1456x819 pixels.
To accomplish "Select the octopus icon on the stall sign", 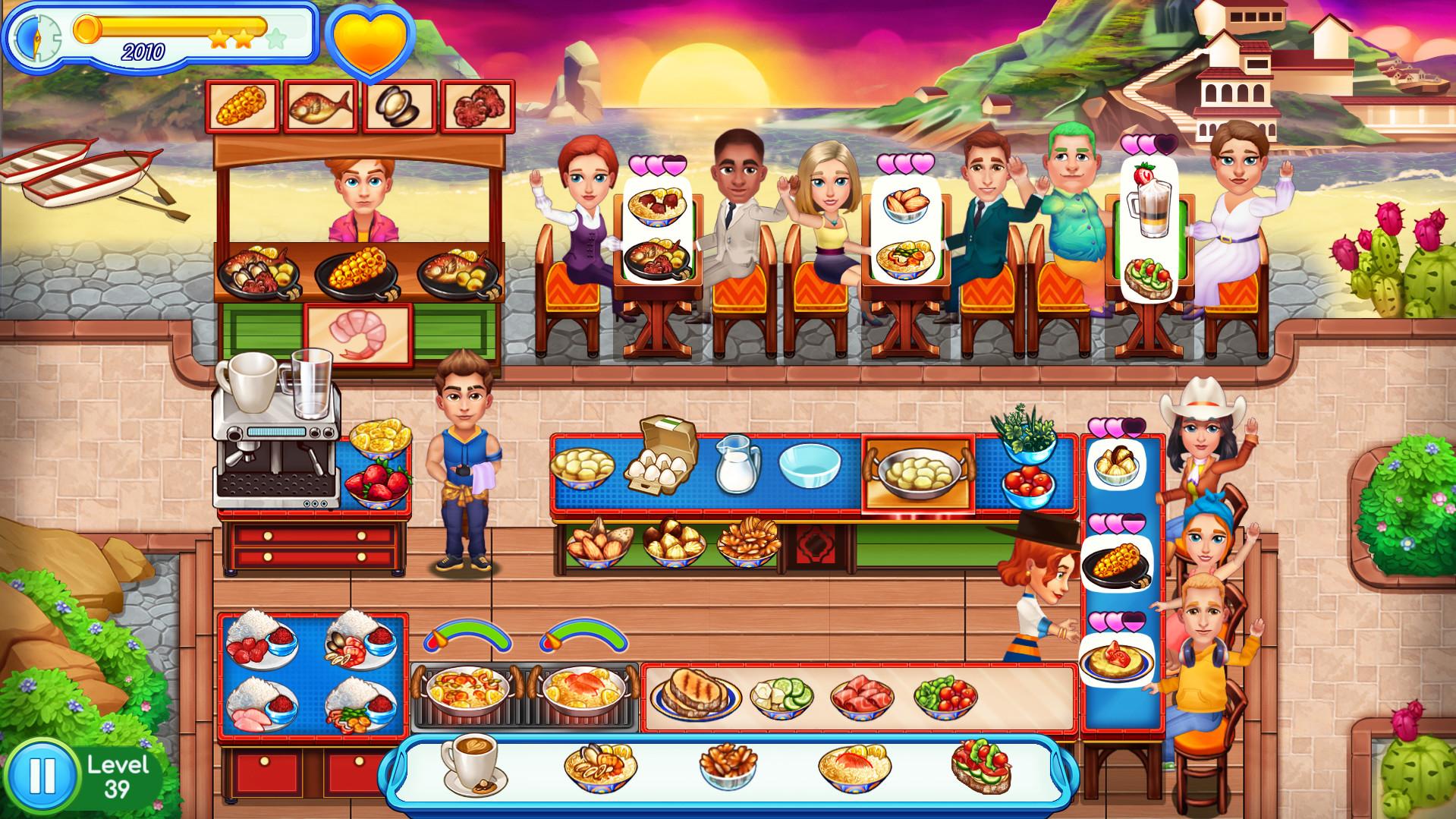I will pyautogui.click(x=479, y=106).
